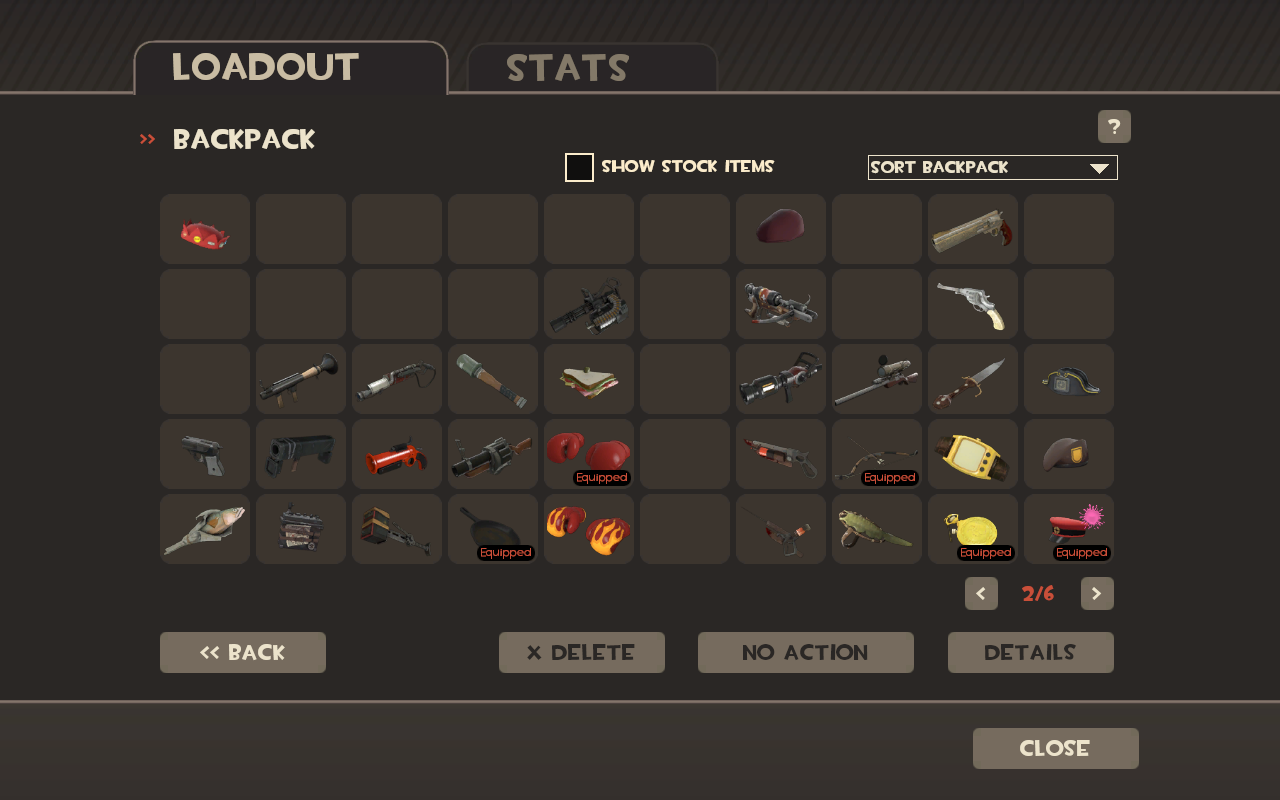
Task: Click the No Action button
Action: click(805, 652)
